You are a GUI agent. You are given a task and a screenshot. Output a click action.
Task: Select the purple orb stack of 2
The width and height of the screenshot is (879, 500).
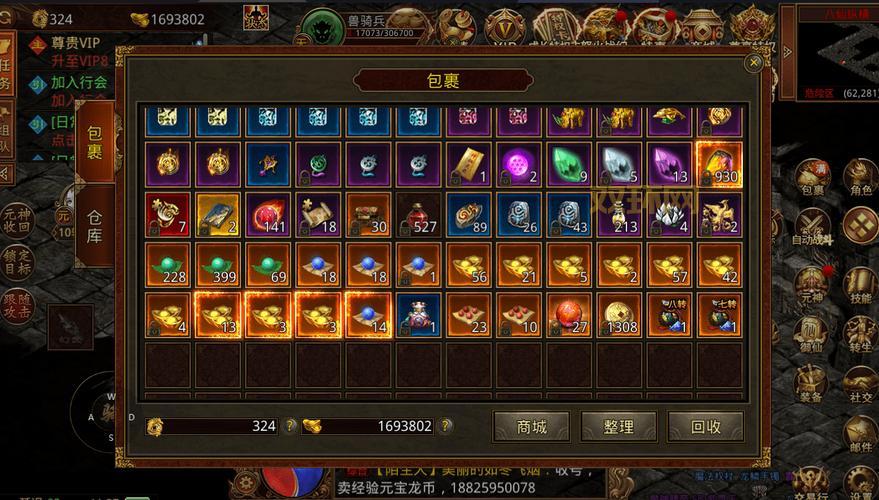pos(519,164)
